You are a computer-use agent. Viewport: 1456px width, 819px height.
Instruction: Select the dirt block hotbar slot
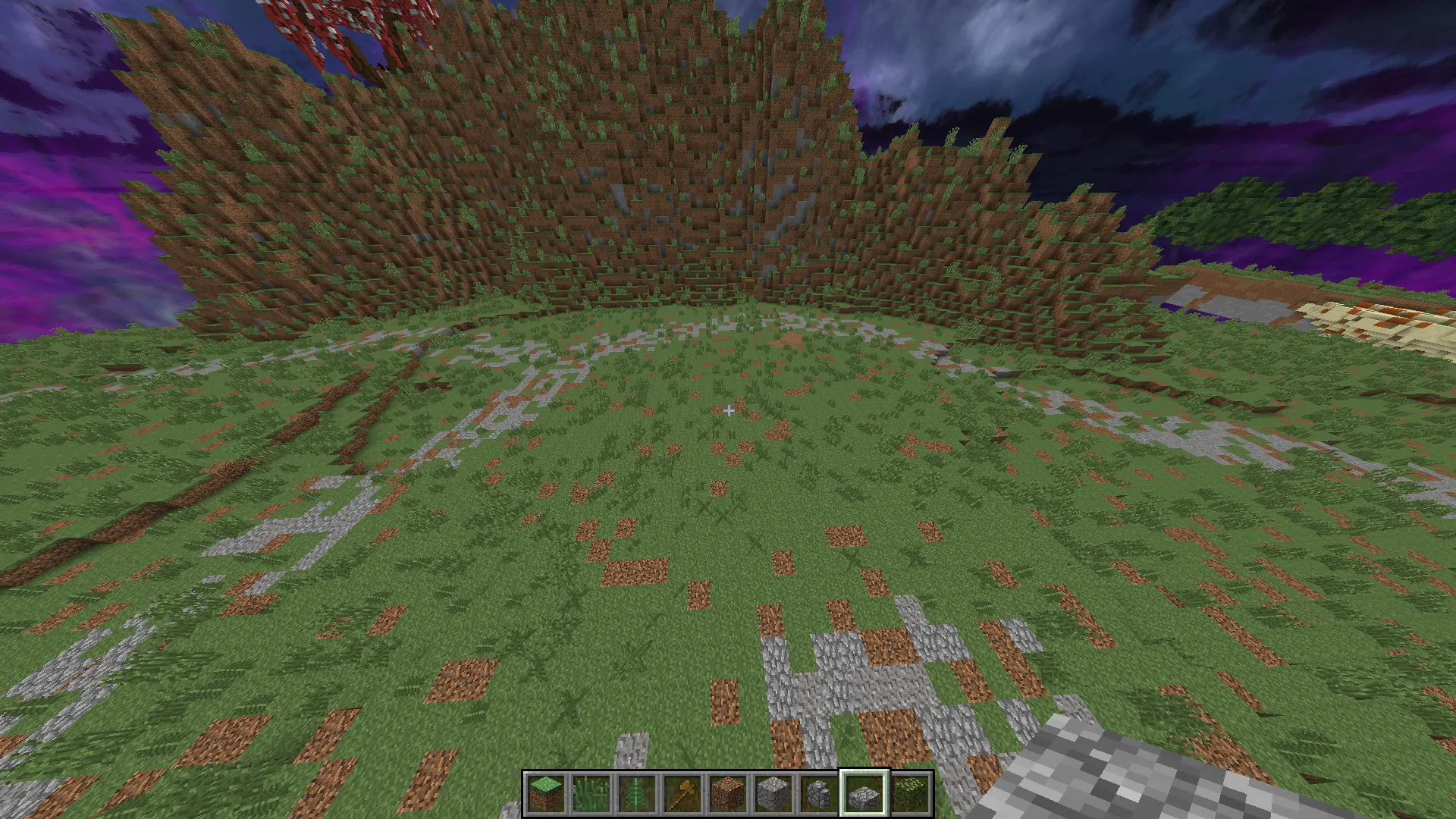coord(727,794)
